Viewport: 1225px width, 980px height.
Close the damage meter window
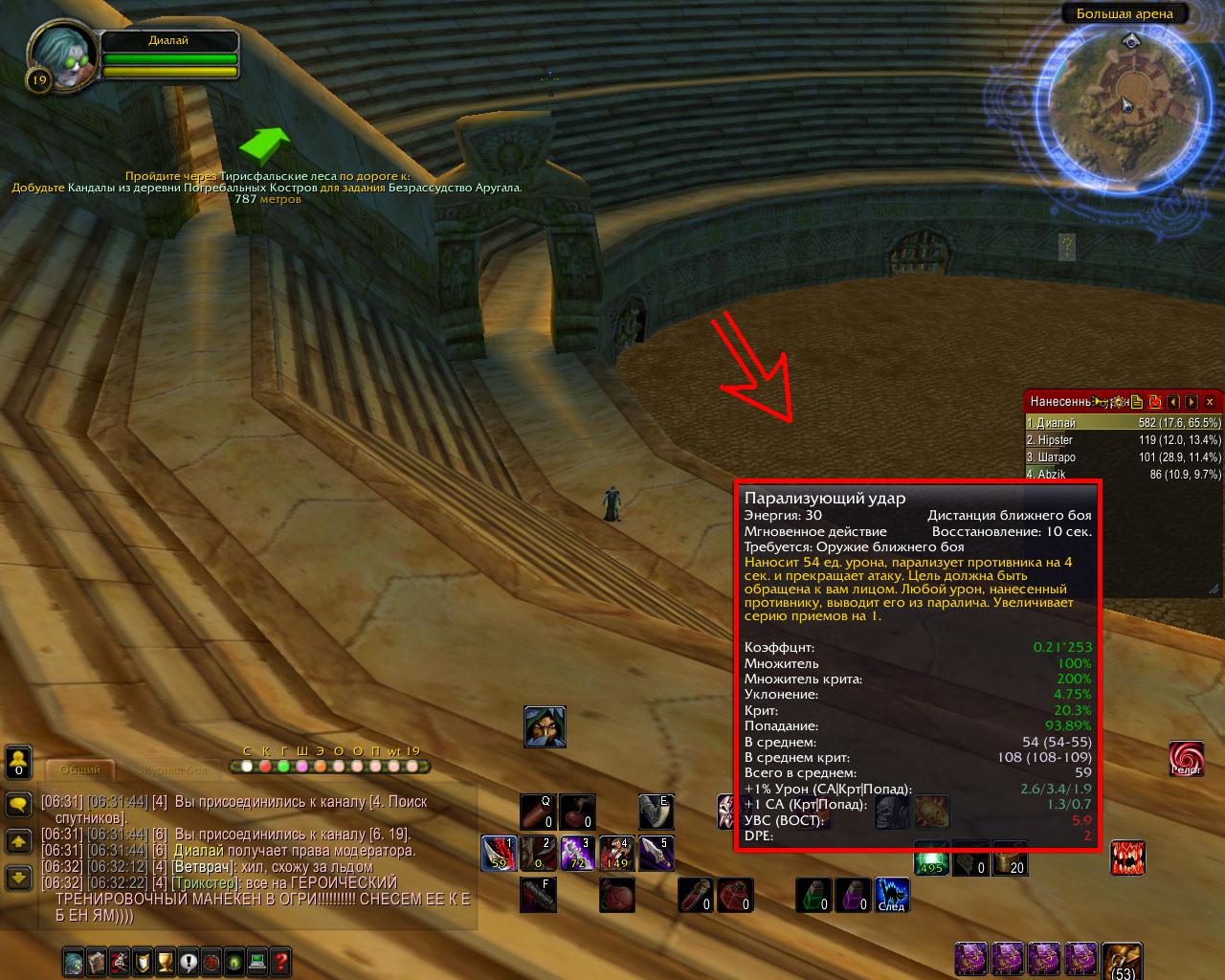(1210, 402)
